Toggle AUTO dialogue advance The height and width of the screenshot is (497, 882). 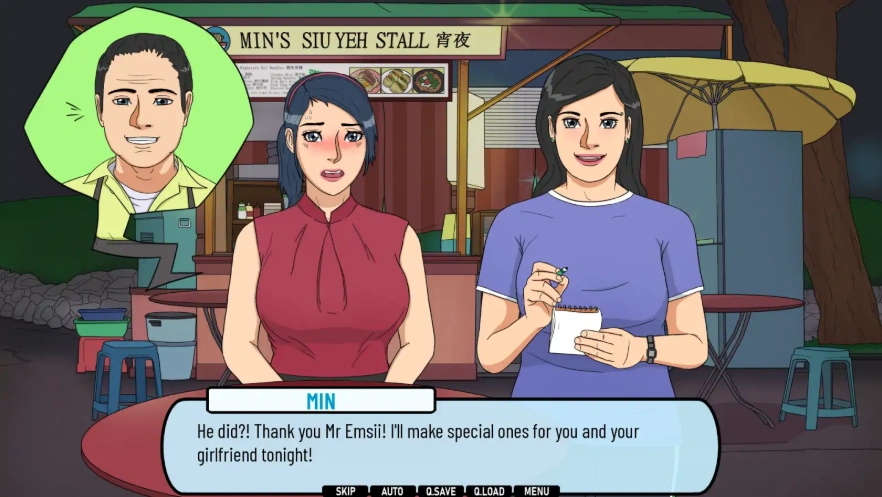pyautogui.click(x=393, y=491)
